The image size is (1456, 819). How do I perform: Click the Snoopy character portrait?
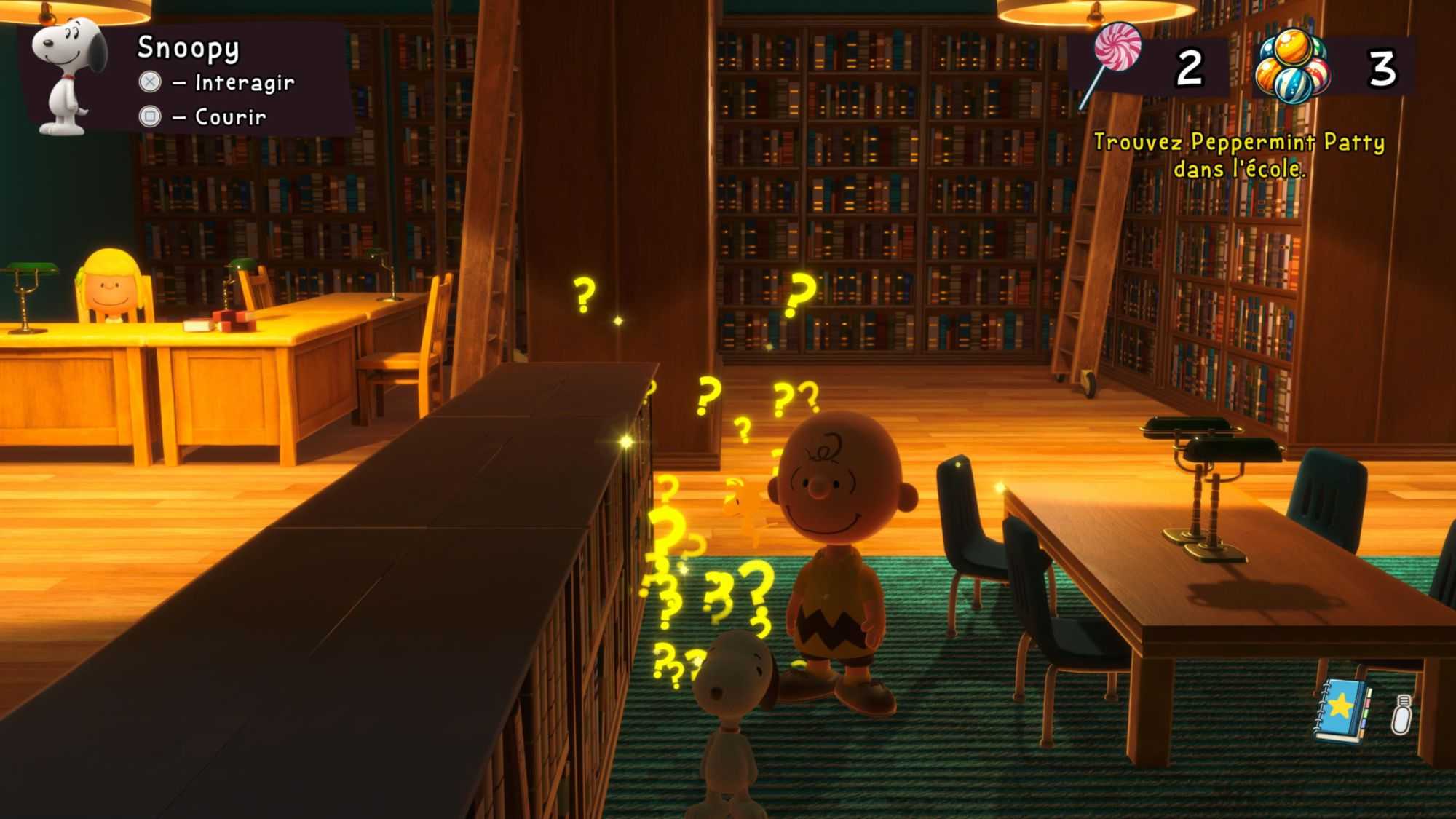click(69, 76)
